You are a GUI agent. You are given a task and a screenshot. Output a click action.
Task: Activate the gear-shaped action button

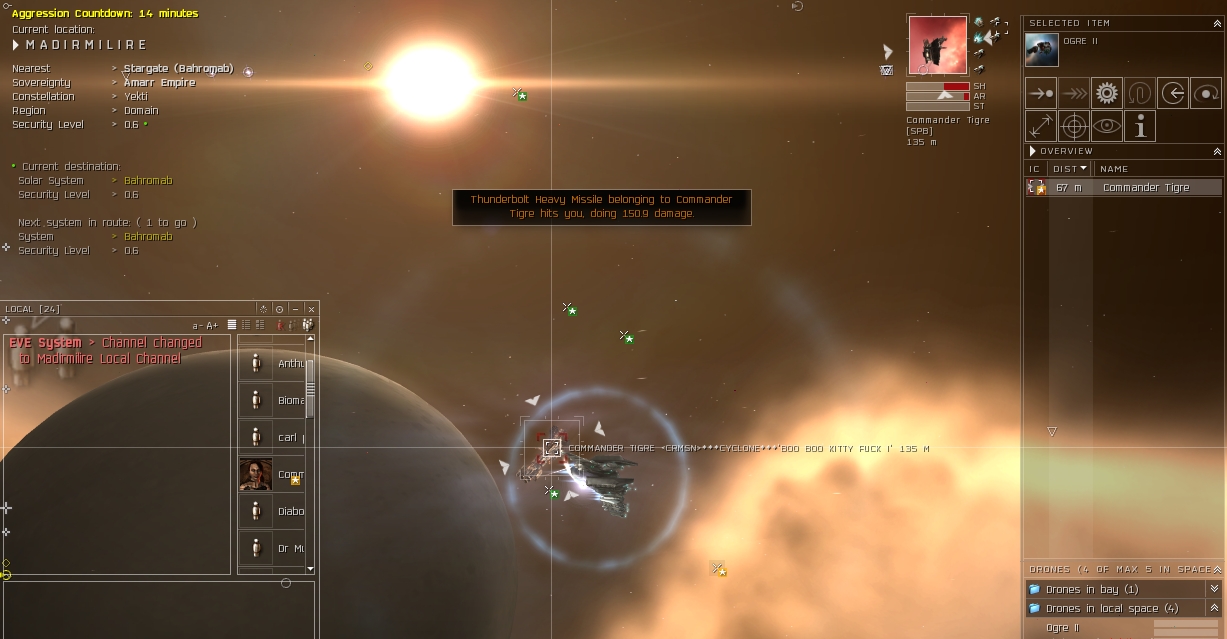1106,94
